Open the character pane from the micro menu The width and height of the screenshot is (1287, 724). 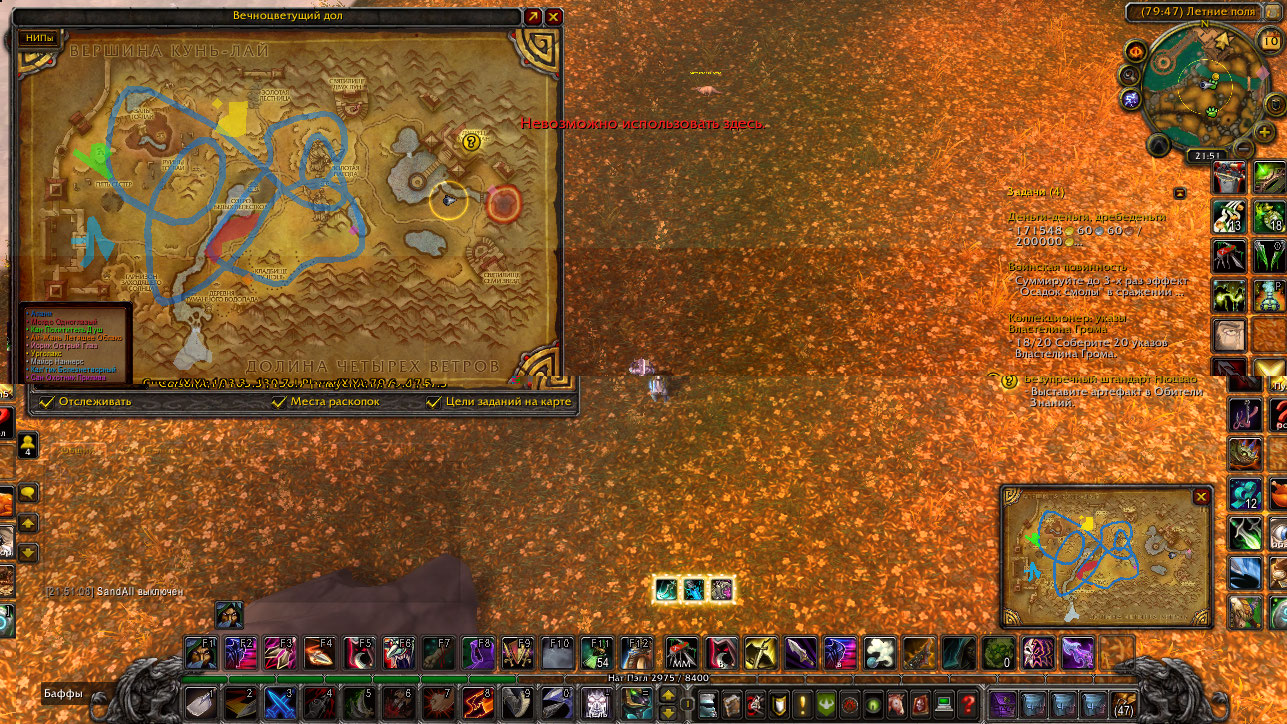(x=707, y=704)
